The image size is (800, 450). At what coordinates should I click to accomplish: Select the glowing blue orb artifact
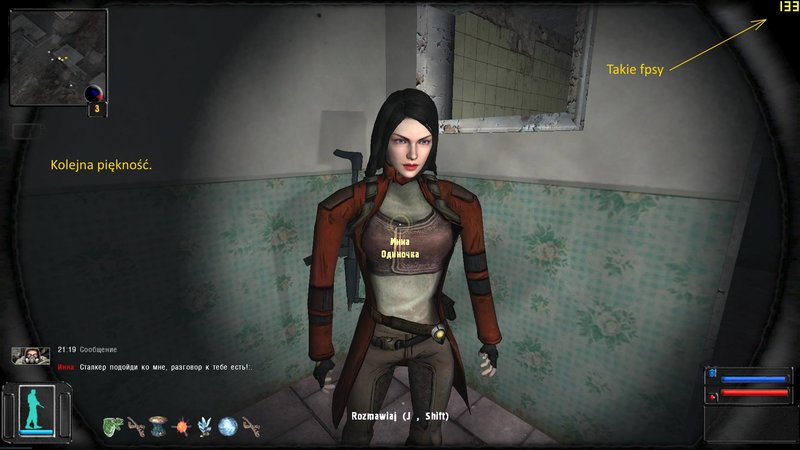(227, 426)
